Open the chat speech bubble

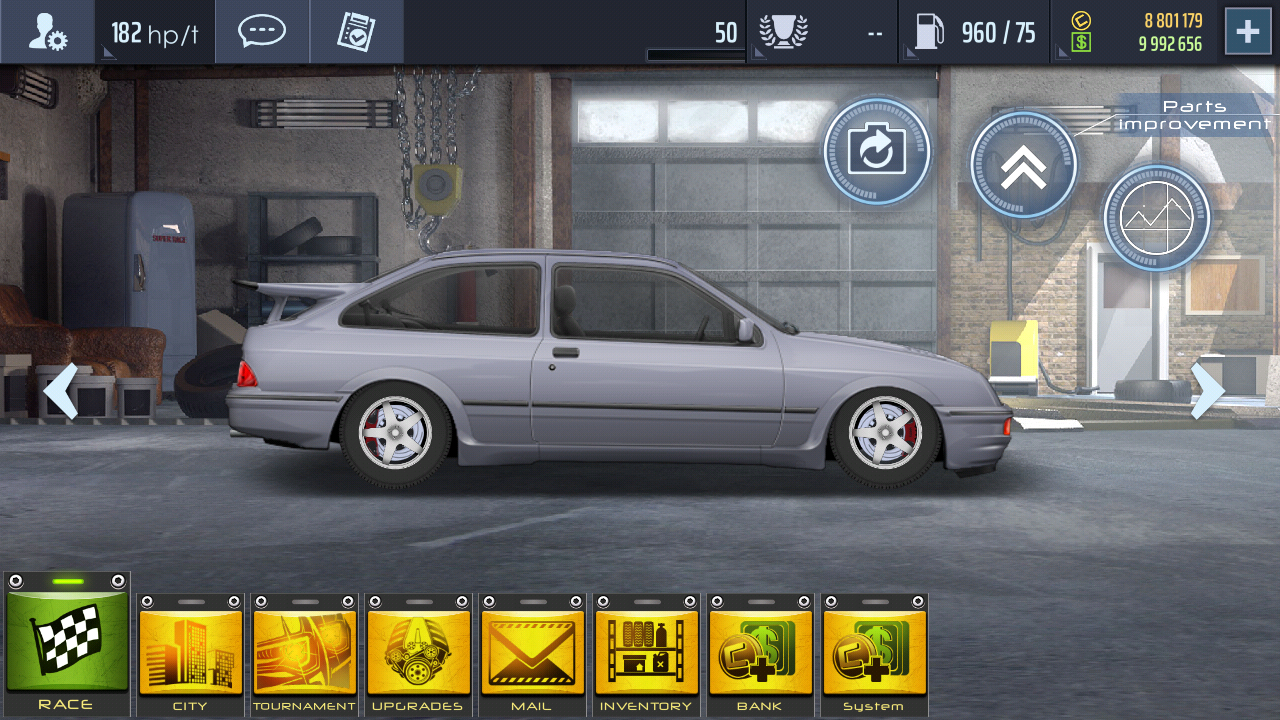tap(262, 32)
